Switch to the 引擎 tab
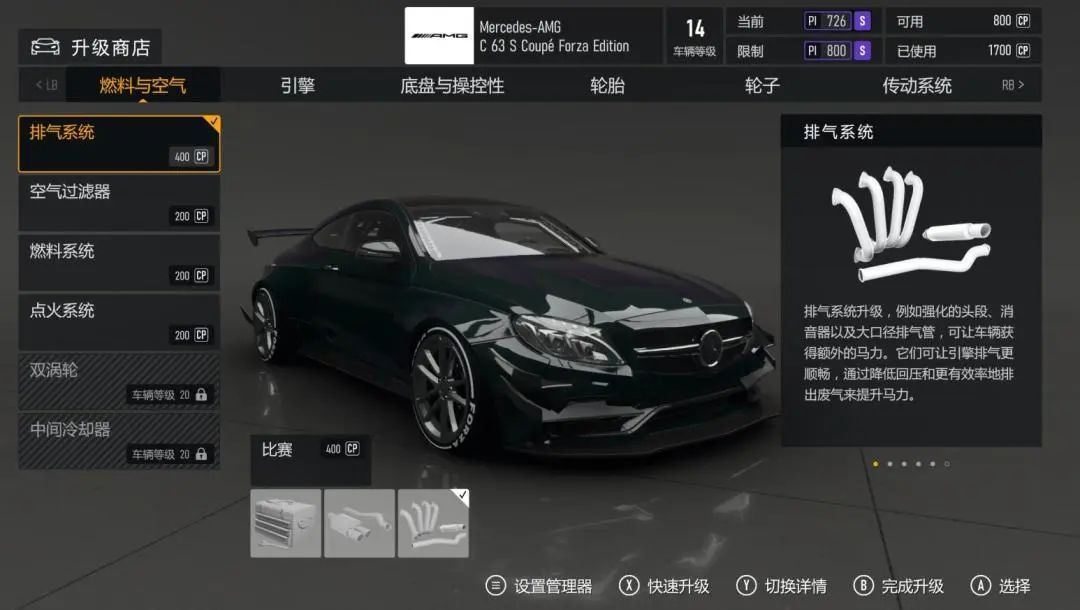The width and height of the screenshot is (1080, 610). point(297,86)
